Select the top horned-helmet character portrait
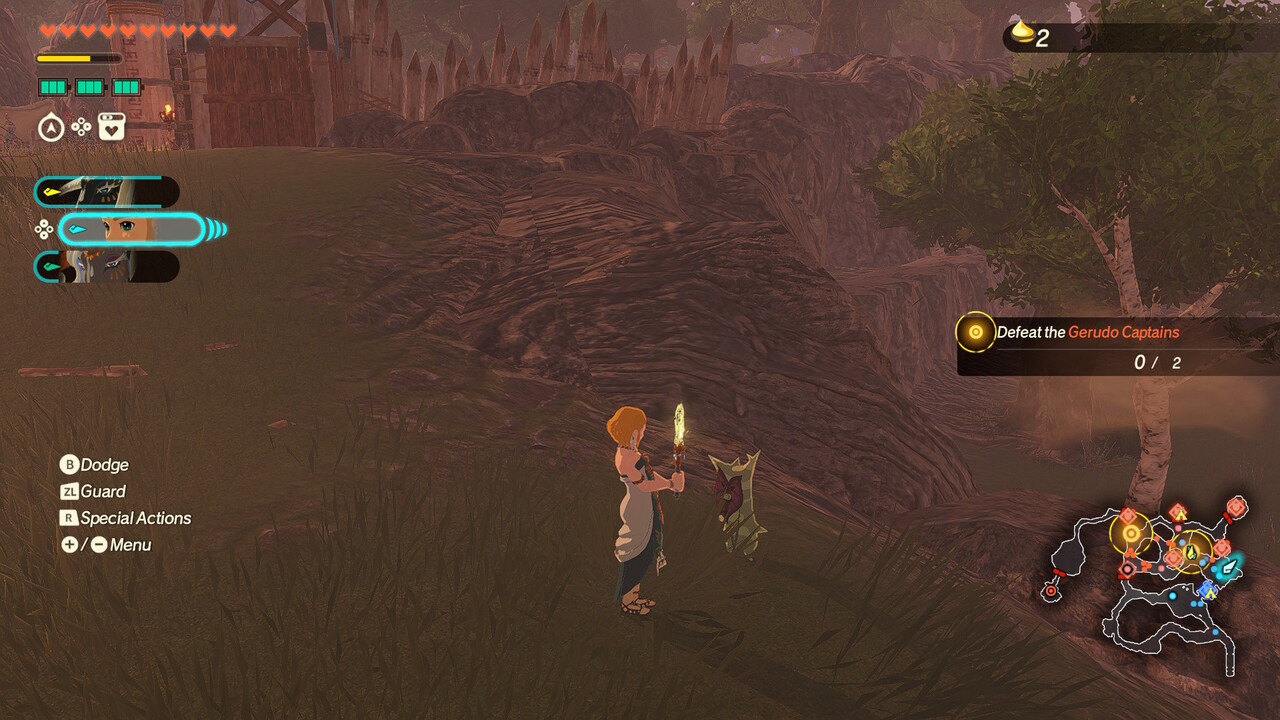The height and width of the screenshot is (720, 1280). pyautogui.click(x=106, y=192)
